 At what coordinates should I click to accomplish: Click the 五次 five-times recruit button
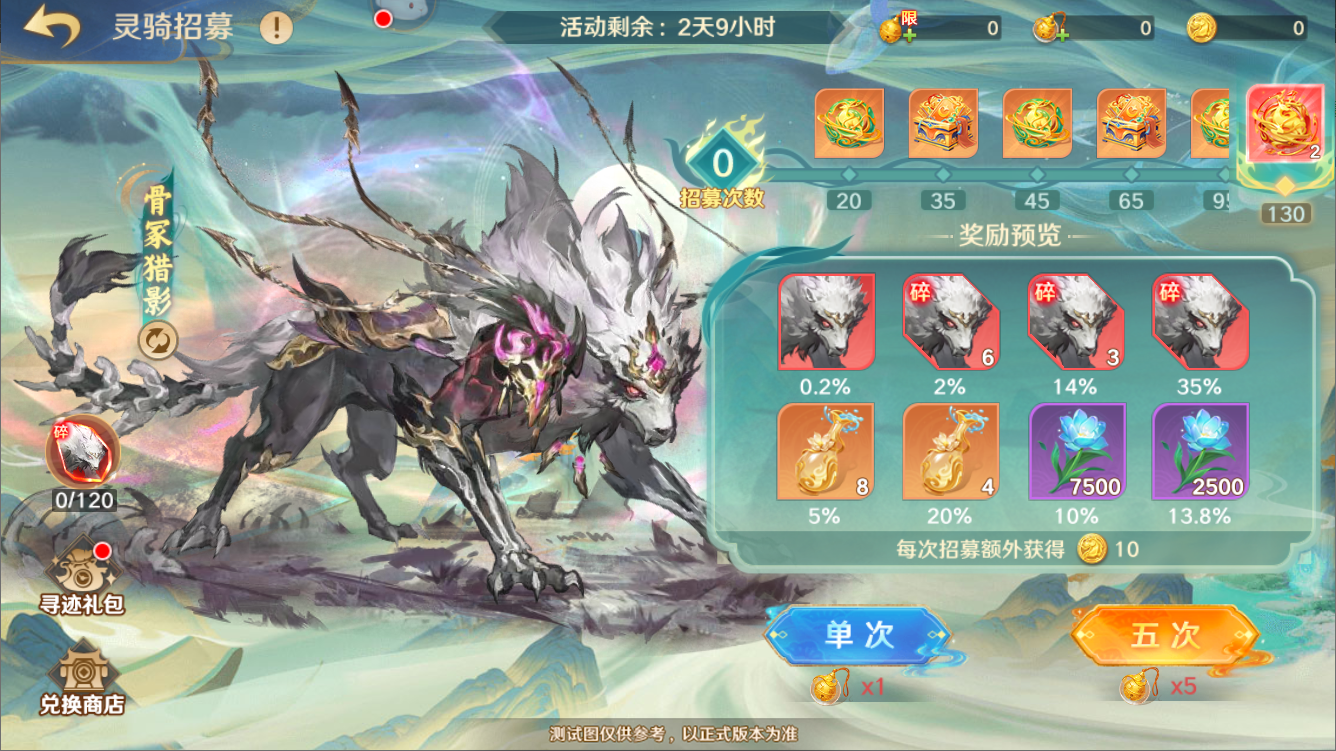pos(1164,635)
